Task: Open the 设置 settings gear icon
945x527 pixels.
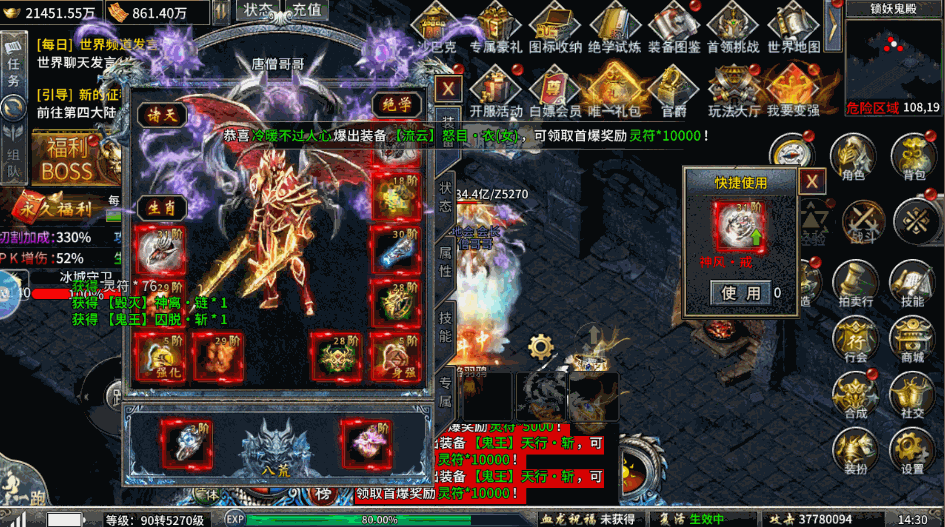Action: (x=912, y=451)
